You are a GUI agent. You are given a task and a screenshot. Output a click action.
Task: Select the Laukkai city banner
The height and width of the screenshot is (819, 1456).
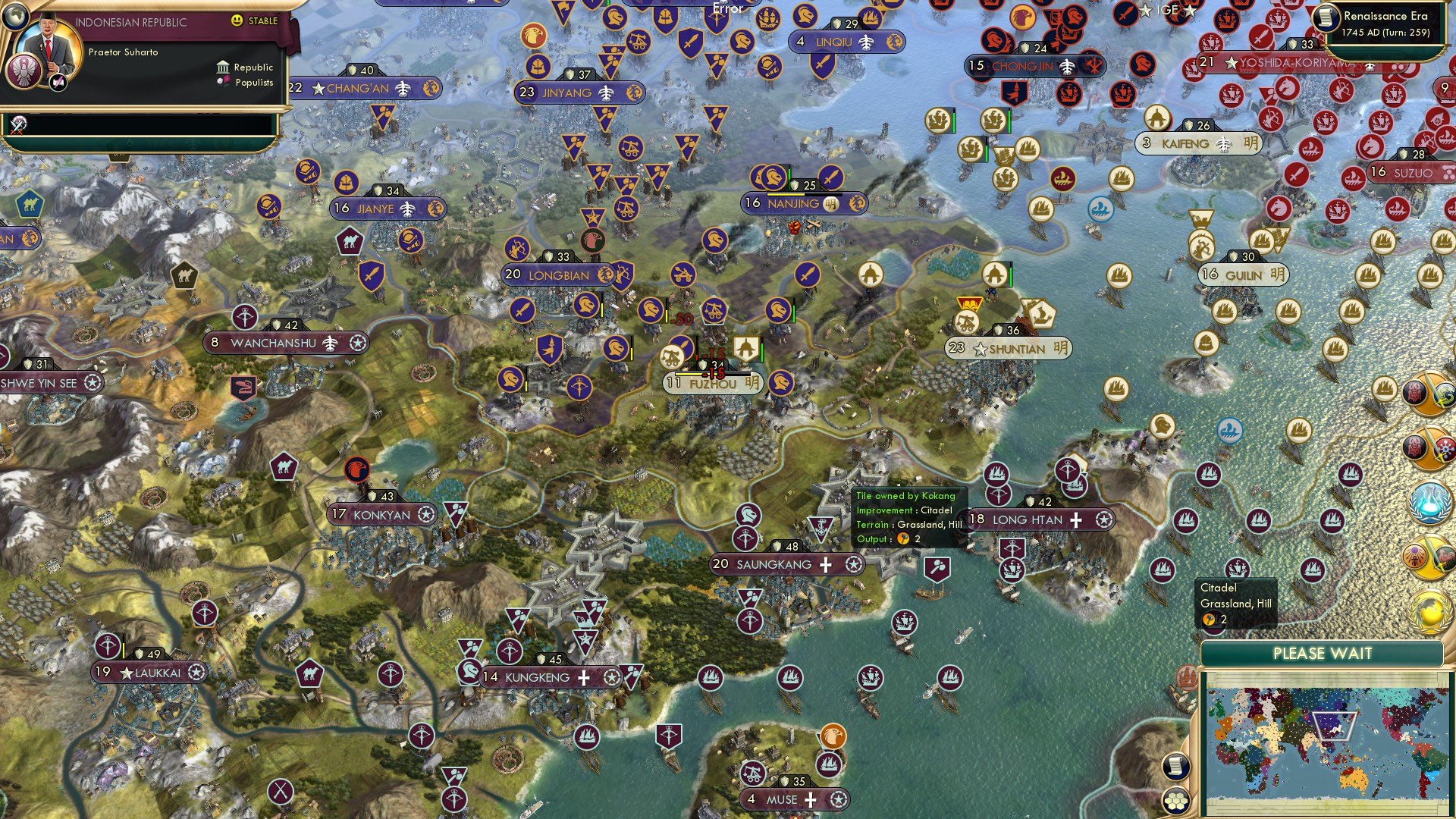(149, 671)
